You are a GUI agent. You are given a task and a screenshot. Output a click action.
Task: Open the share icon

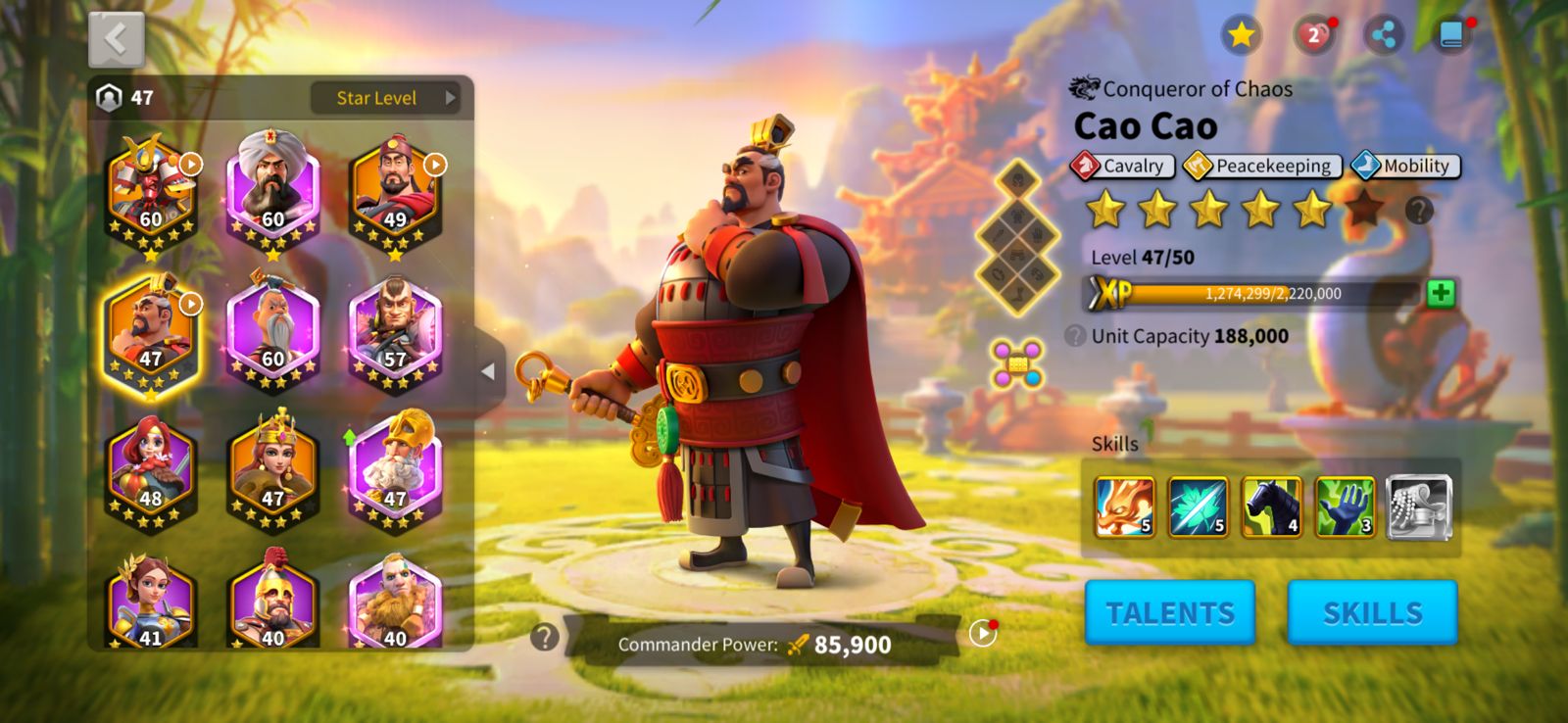click(x=1383, y=36)
